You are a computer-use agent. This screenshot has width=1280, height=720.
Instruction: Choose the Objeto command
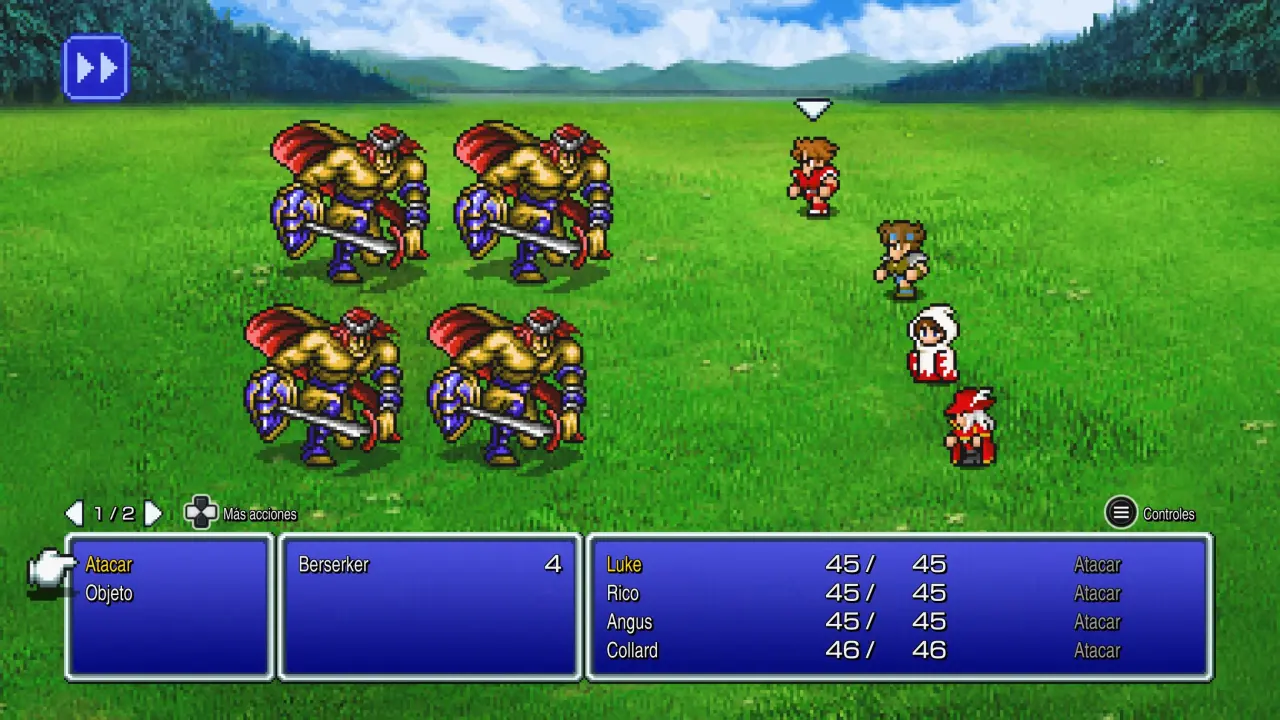[109, 593]
